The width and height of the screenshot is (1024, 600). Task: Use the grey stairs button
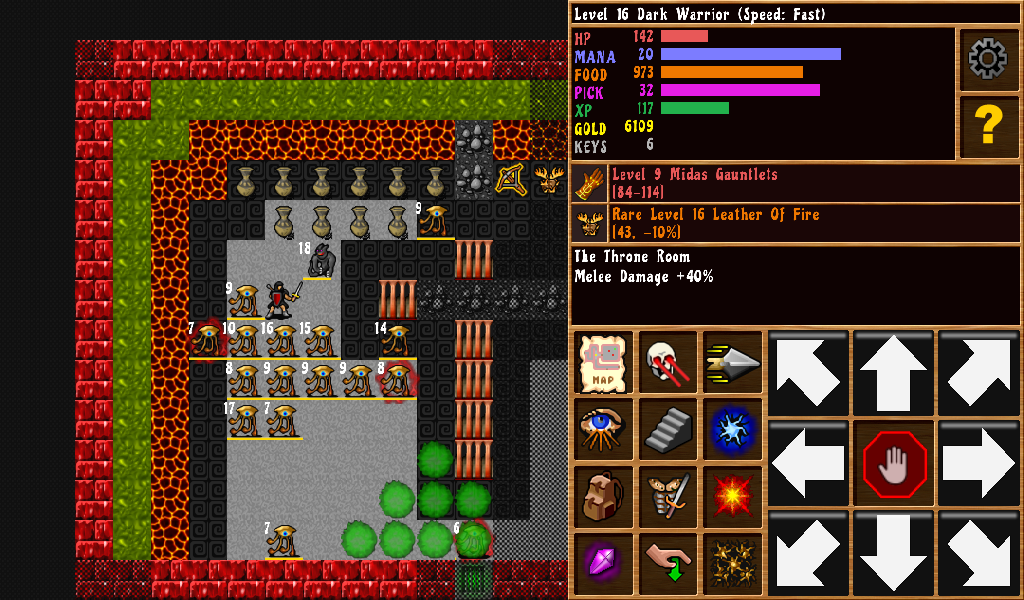coord(668,429)
